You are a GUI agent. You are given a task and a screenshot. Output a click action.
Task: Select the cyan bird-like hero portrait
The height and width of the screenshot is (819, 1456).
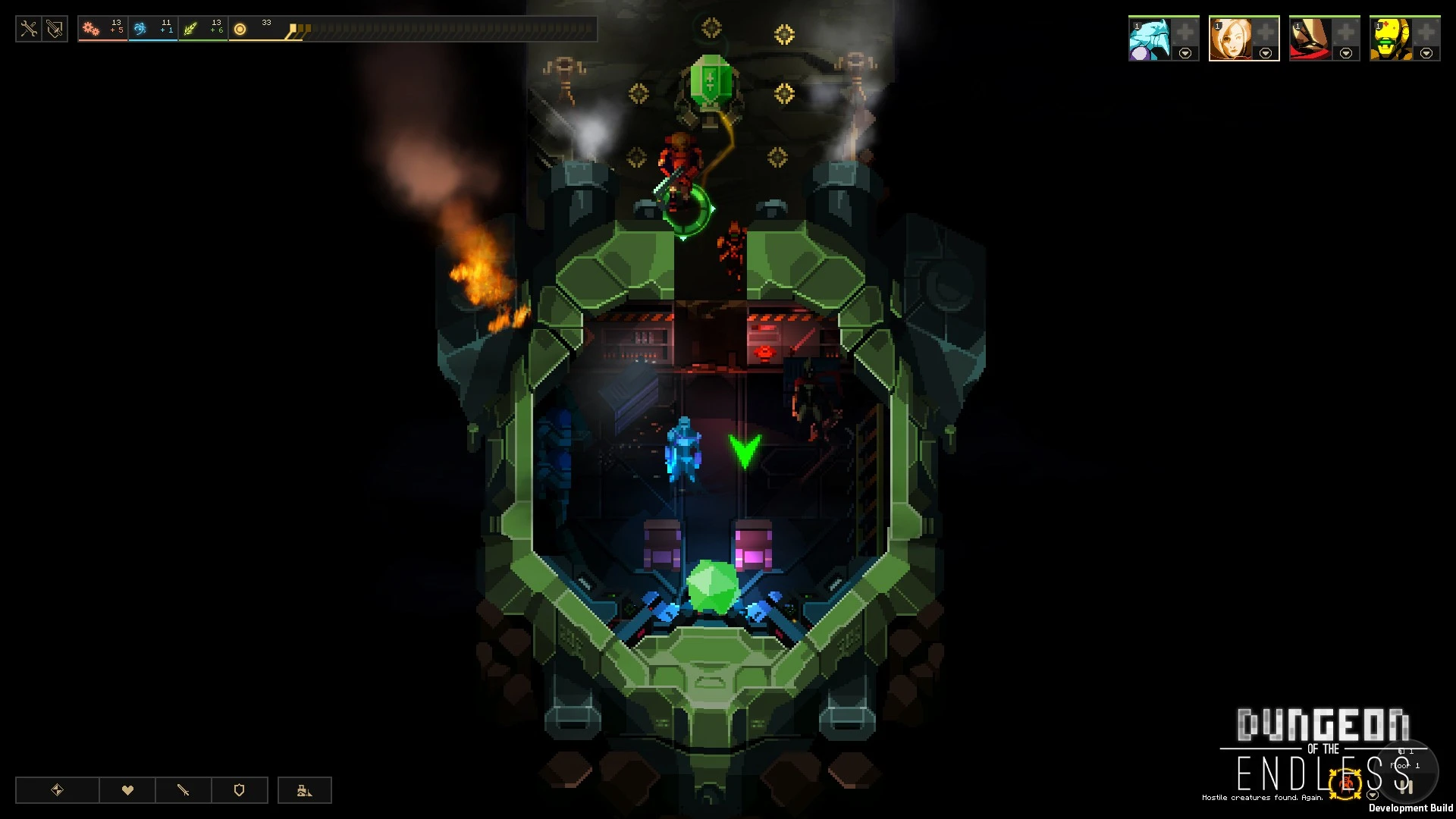click(1149, 39)
